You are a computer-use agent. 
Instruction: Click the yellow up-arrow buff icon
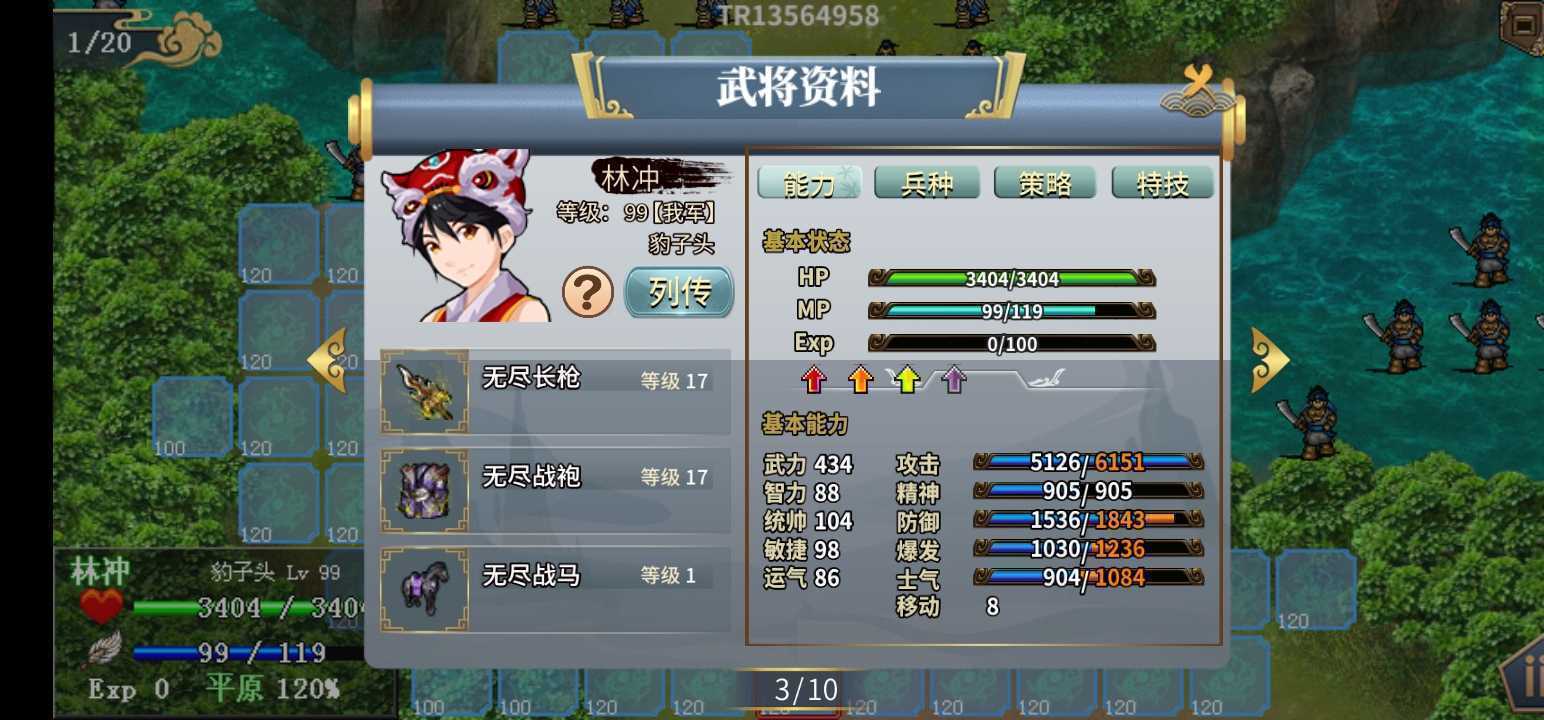click(907, 379)
